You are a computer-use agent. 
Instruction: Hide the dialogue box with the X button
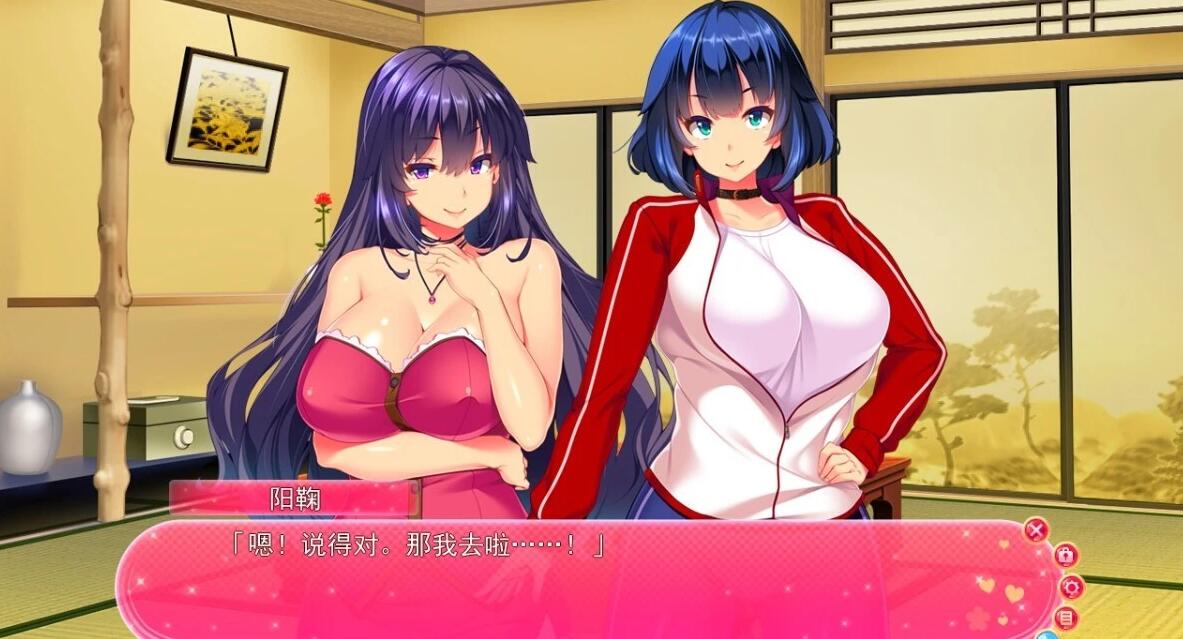[1037, 530]
